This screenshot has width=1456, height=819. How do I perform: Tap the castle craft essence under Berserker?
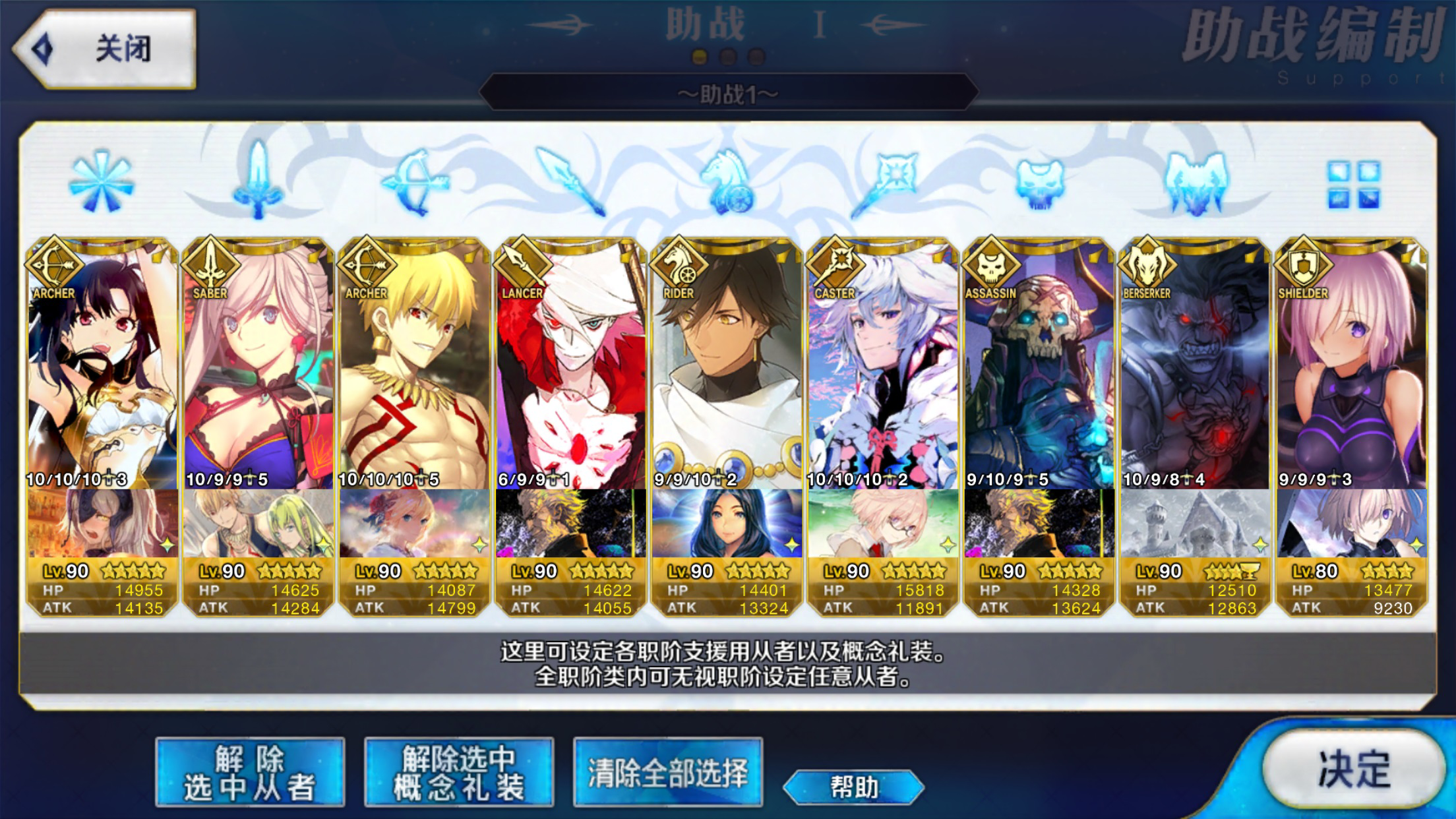click(x=1195, y=524)
